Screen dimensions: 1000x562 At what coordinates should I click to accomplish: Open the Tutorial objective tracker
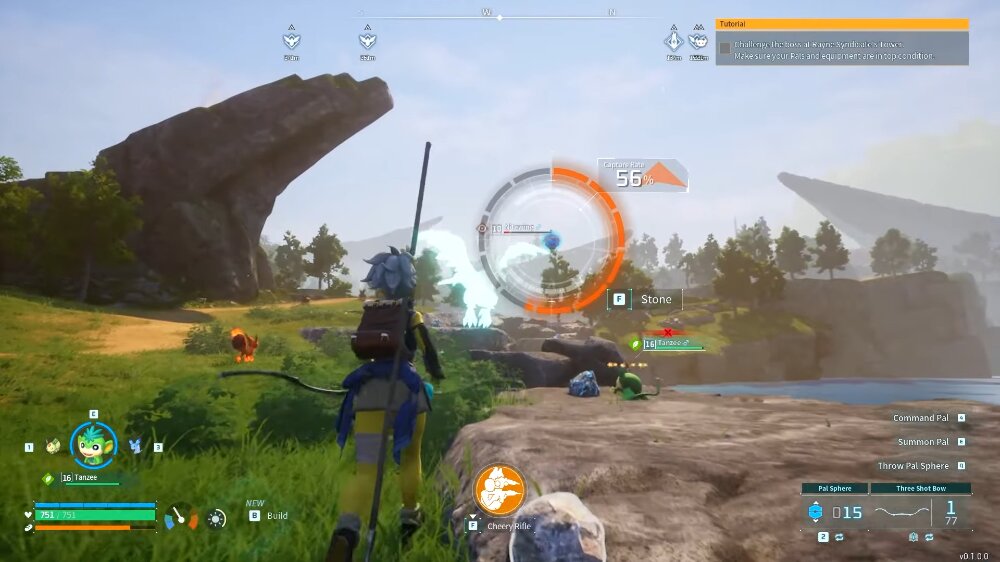point(842,24)
